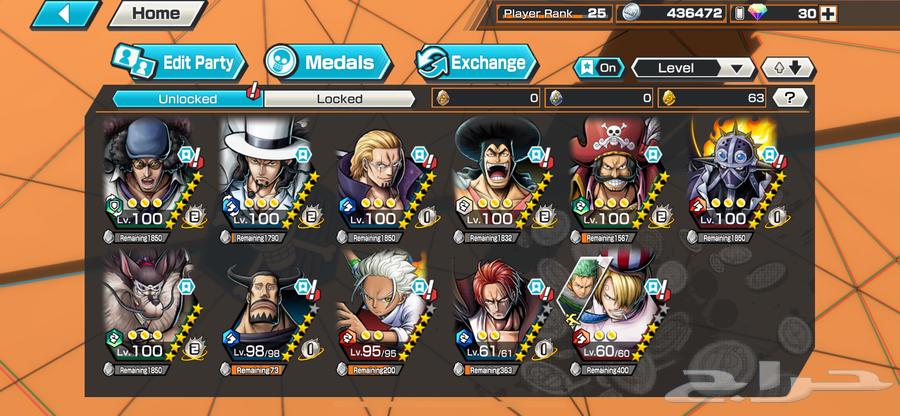Switch to the Locked characters tab

click(340, 98)
